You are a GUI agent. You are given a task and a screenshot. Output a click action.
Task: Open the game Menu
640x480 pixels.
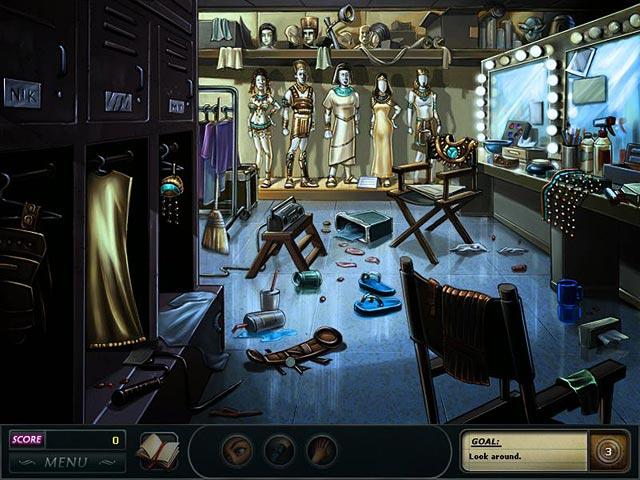[66, 462]
